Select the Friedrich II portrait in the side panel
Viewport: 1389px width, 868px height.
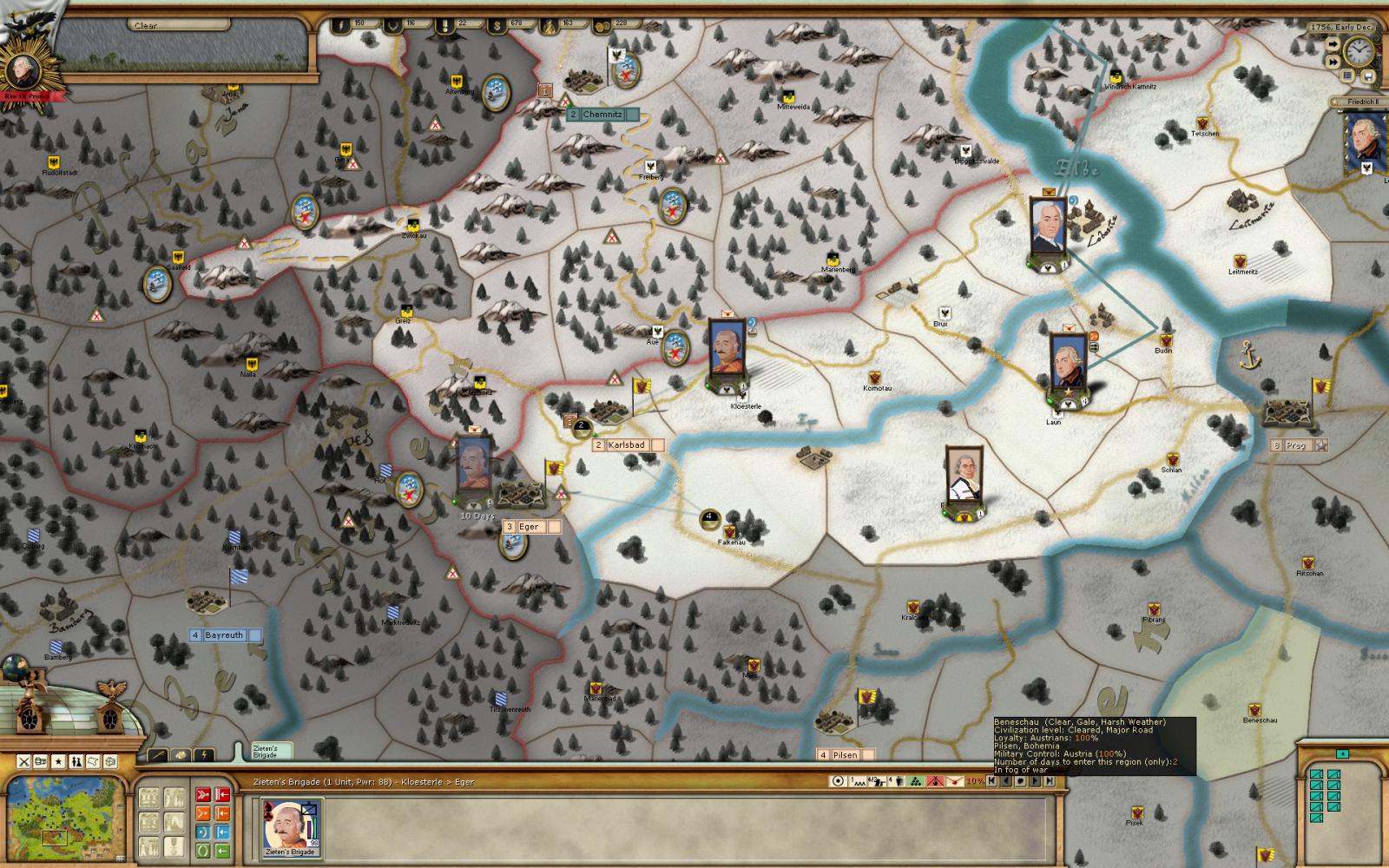pyautogui.click(x=1364, y=141)
